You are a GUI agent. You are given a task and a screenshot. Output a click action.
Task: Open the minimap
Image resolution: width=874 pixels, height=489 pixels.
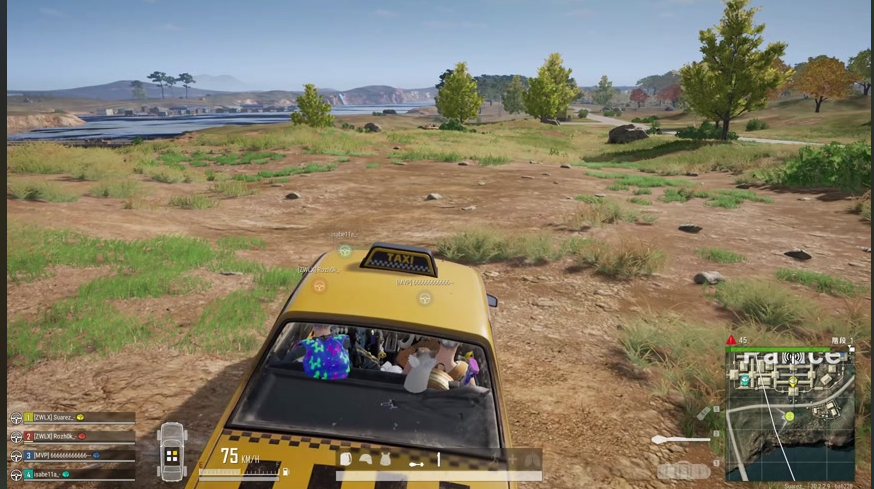click(790, 412)
